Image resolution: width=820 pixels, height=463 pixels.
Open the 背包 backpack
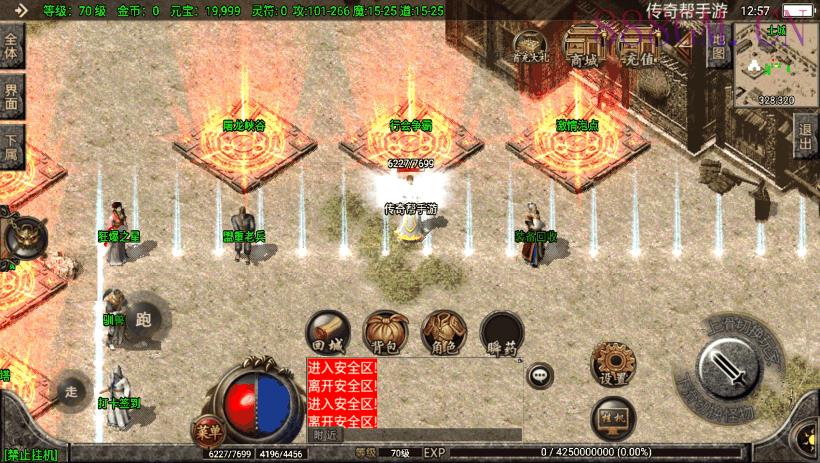pyautogui.click(x=383, y=331)
